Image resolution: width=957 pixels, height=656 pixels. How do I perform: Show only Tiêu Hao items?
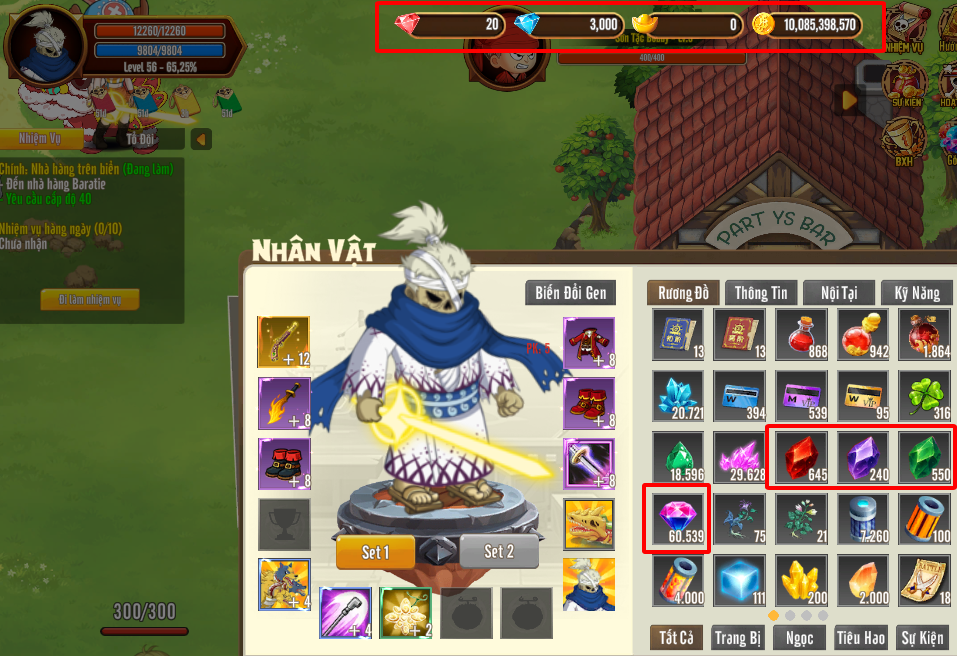click(859, 637)
